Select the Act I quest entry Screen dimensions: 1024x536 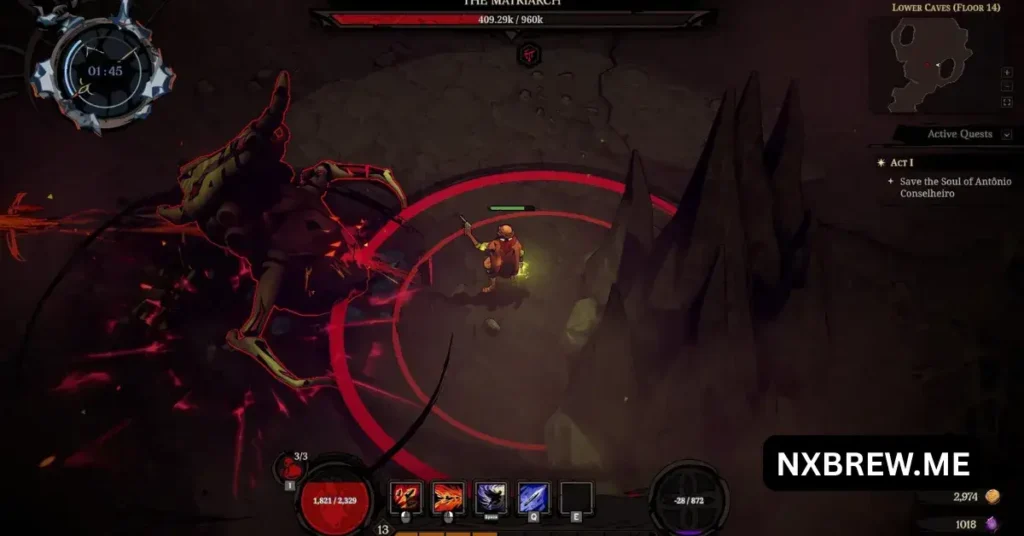click(x=900, y=162)
